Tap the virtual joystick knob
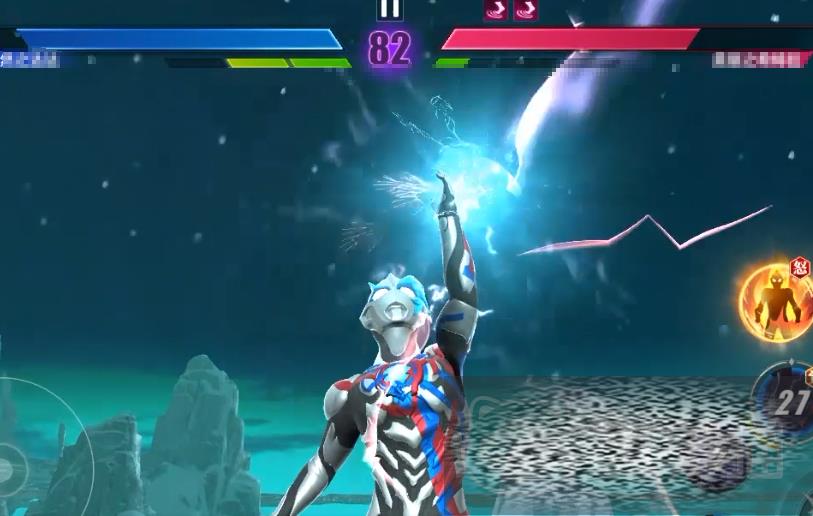Image resolution: width=813 pixels, height=516 pixels. point(10,465)
